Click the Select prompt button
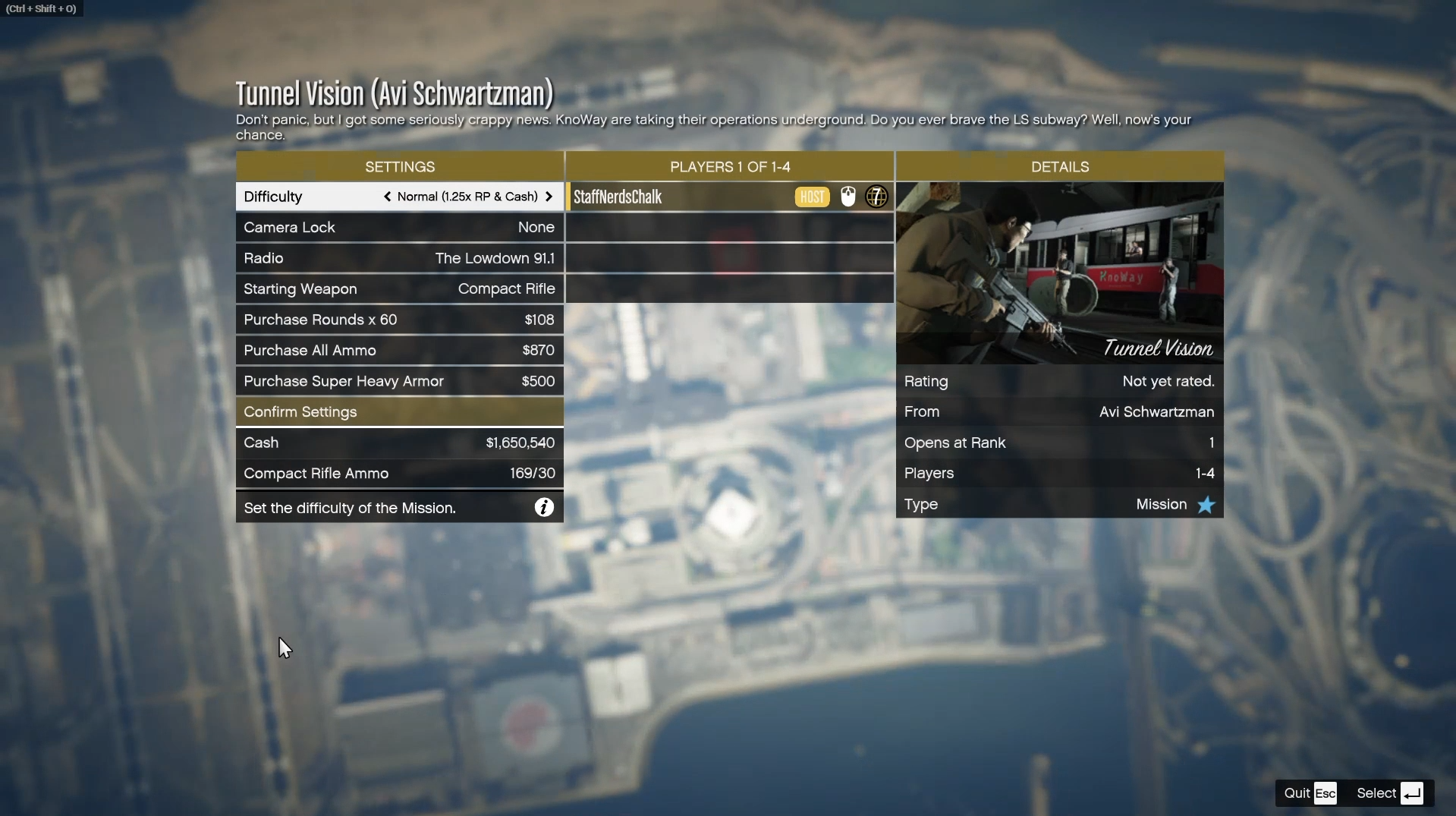 pyautogui.click(x=1390, y=793)
